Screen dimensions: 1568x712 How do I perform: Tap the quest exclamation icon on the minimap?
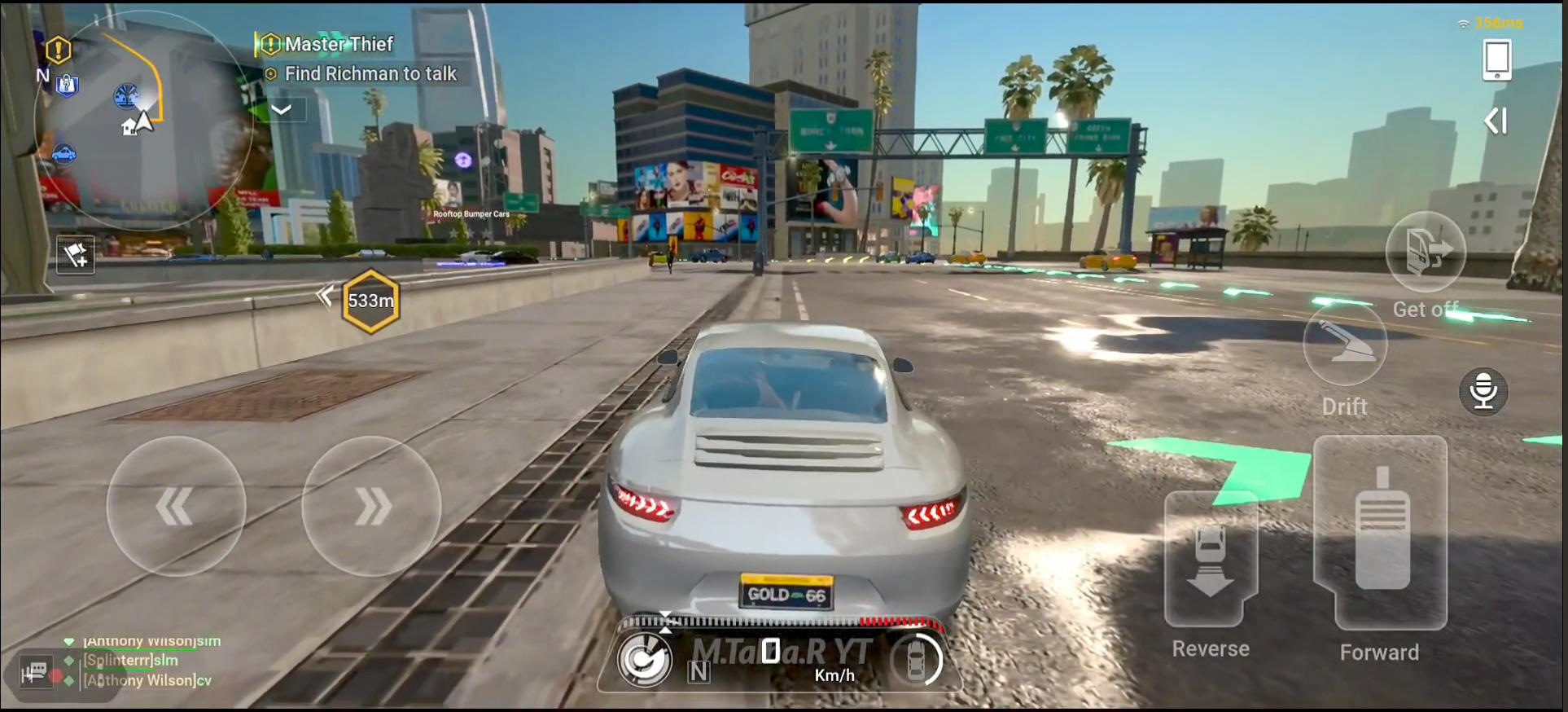(x=57, y=50)
